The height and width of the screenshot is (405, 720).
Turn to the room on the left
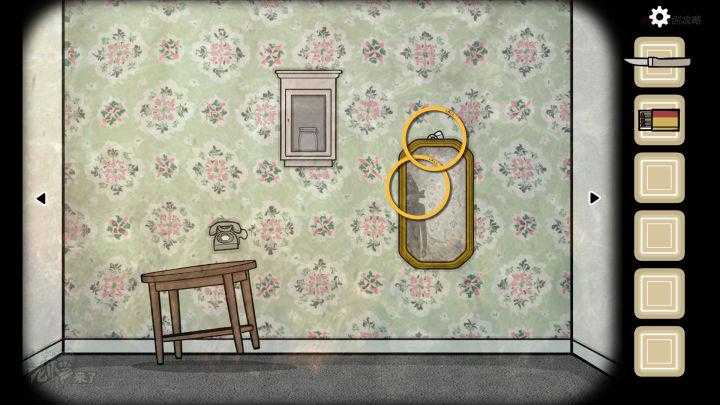(41, 198)
